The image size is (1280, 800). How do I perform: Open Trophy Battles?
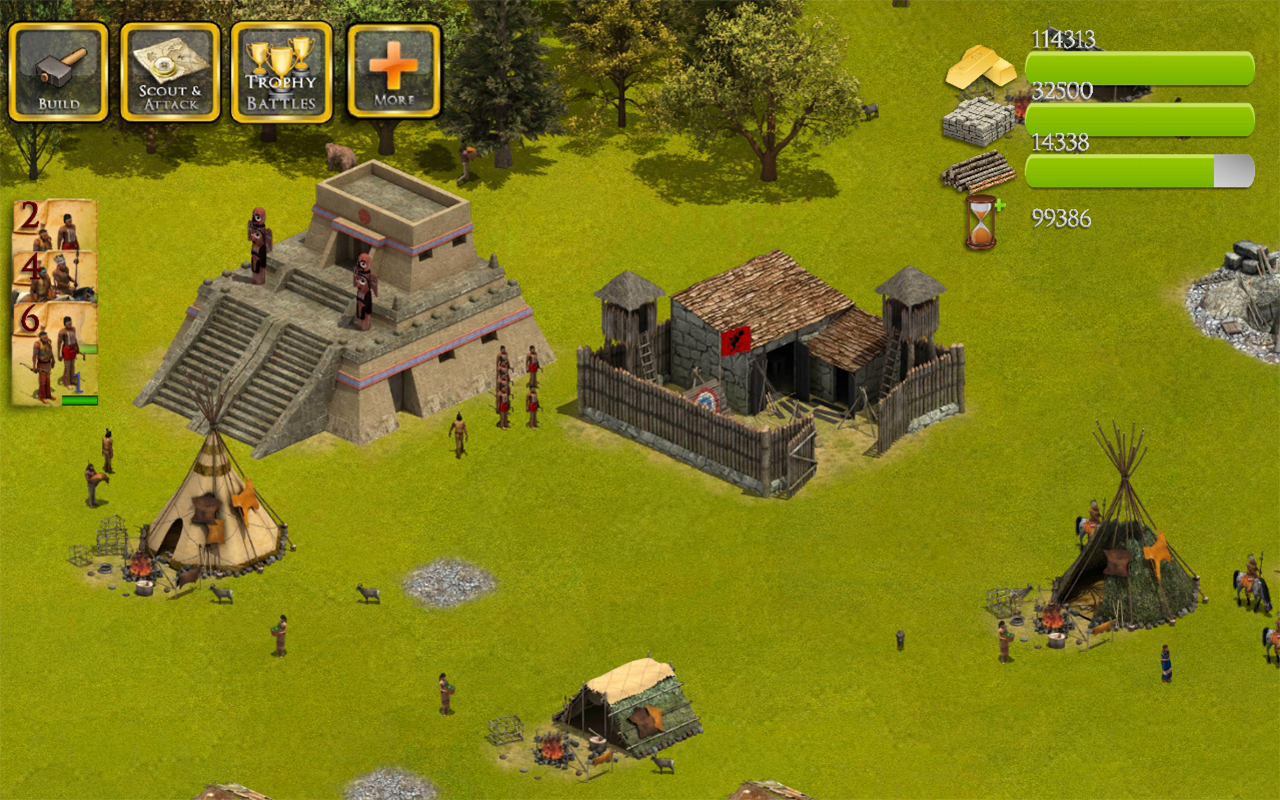[280, 70]
